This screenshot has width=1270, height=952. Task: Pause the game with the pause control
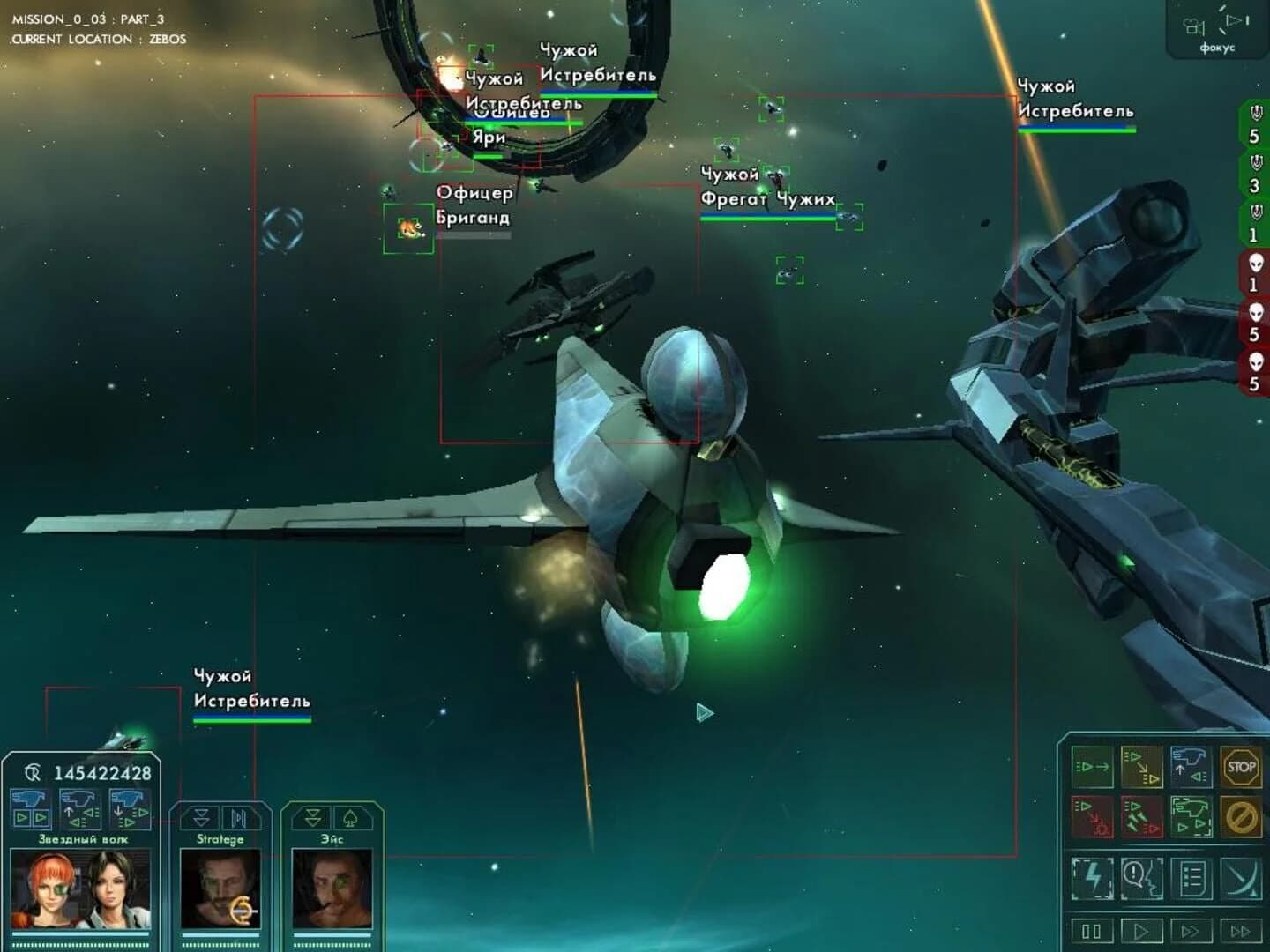tap(1091, 930)
